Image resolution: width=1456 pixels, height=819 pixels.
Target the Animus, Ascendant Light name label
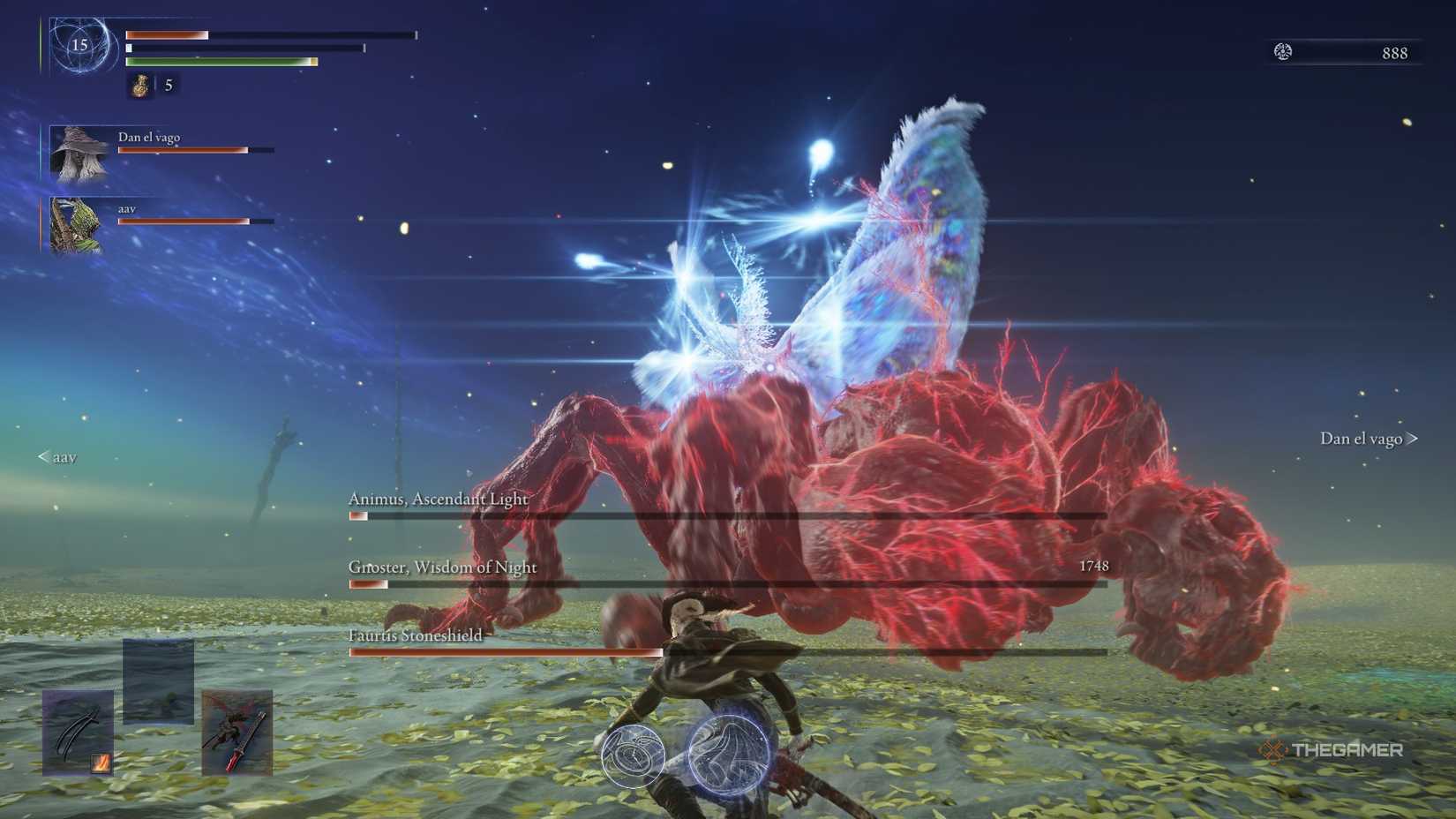point(439,499)
